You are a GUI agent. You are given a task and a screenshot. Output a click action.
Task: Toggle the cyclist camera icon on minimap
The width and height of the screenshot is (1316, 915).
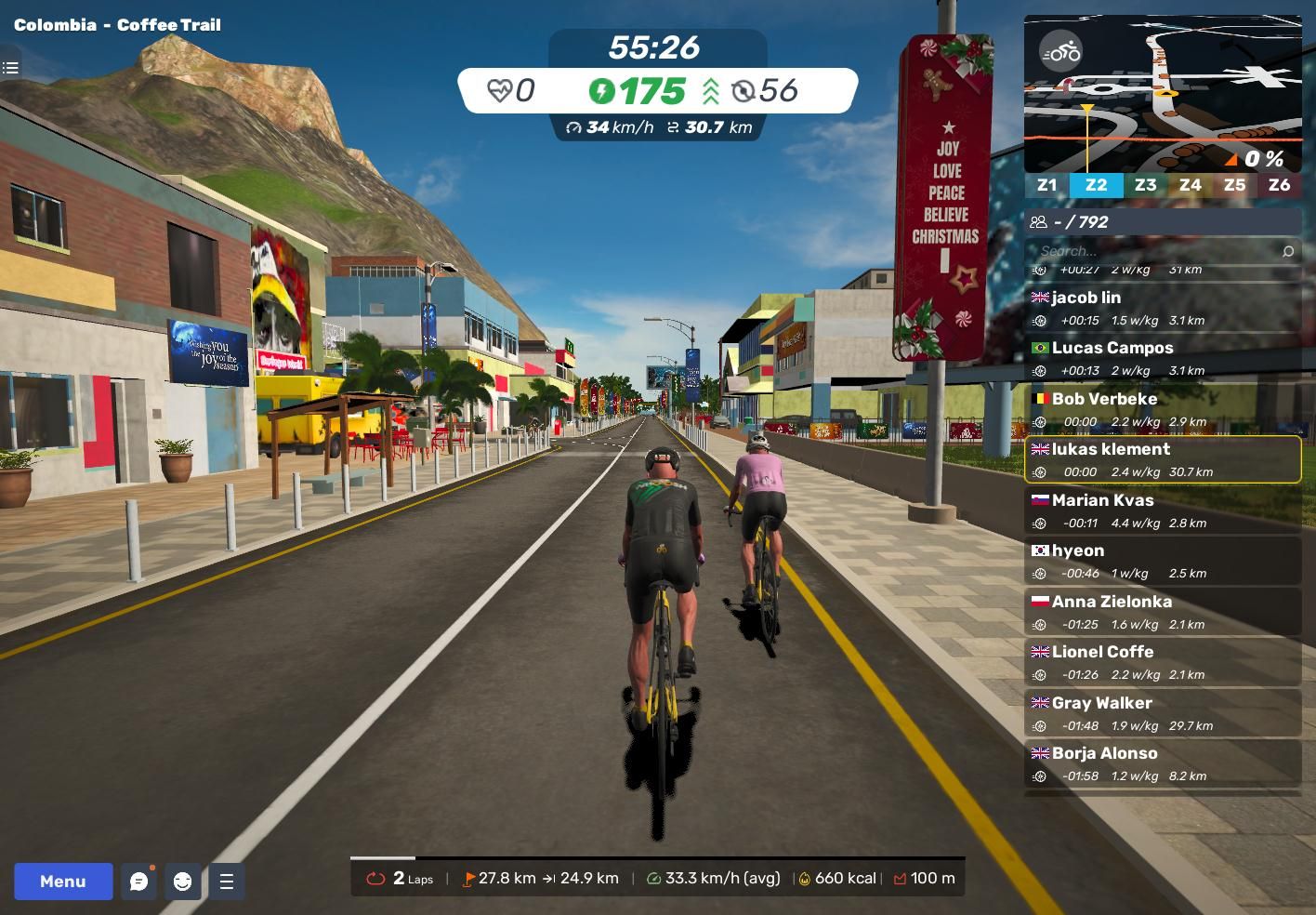click(x=1060, y=52)
